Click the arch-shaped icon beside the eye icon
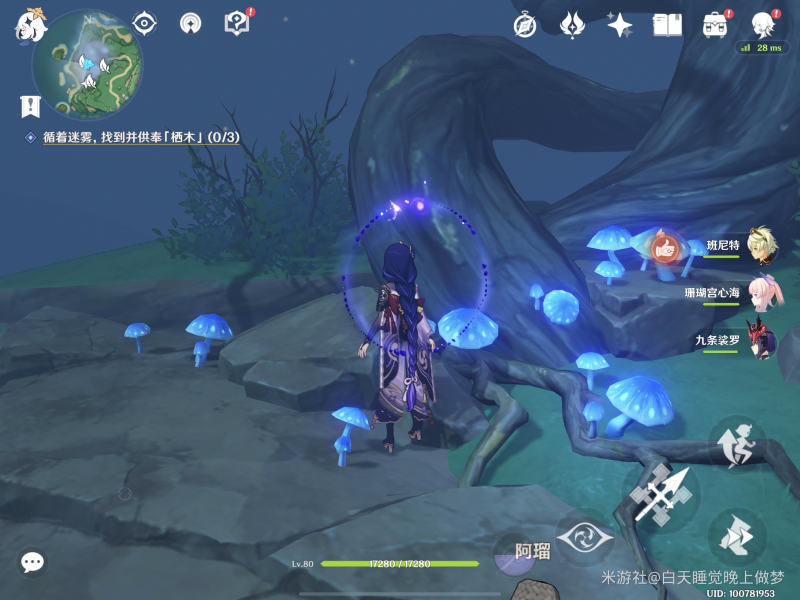800x600 pixels. (190, 23)
